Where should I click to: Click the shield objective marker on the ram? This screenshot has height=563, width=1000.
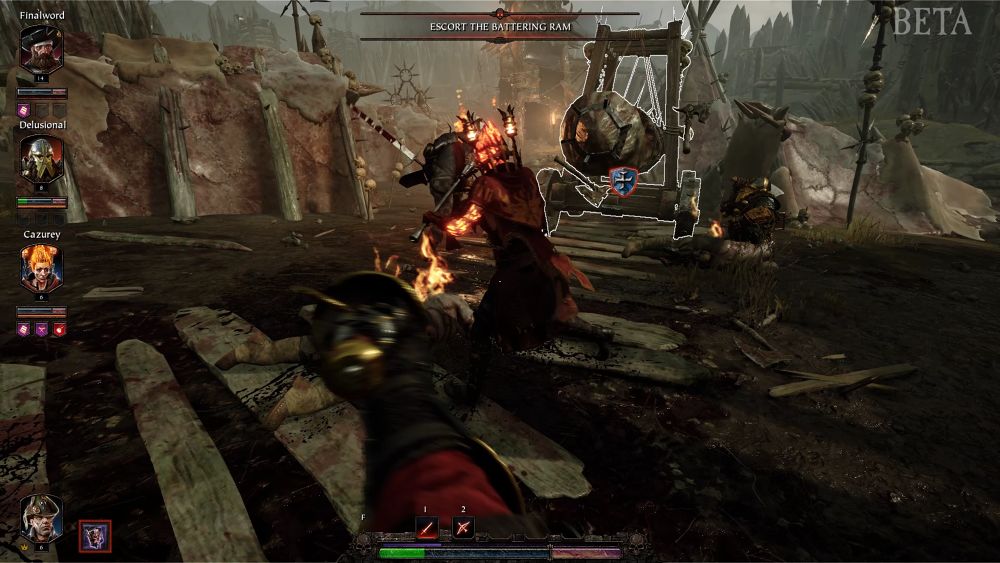pyautogui.click(x=621, y=181)
